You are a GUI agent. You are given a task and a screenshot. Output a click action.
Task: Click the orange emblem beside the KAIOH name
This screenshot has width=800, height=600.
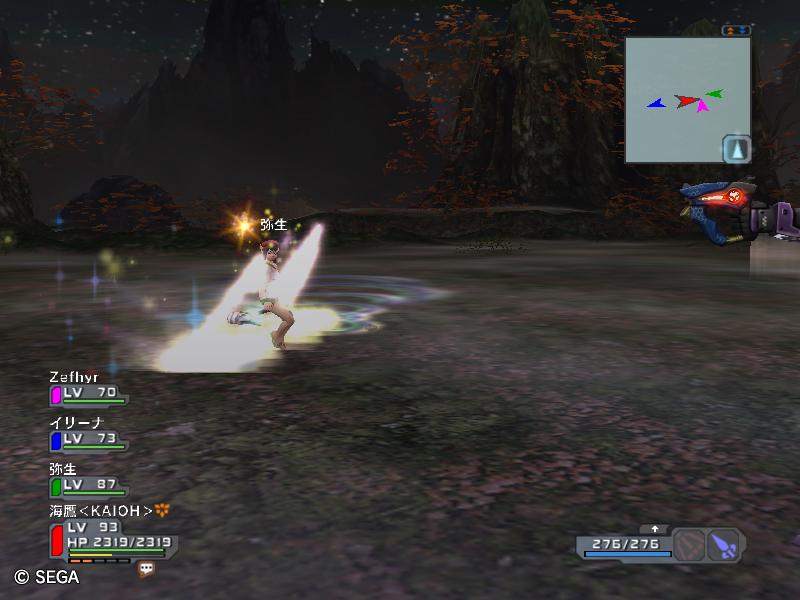163,510
